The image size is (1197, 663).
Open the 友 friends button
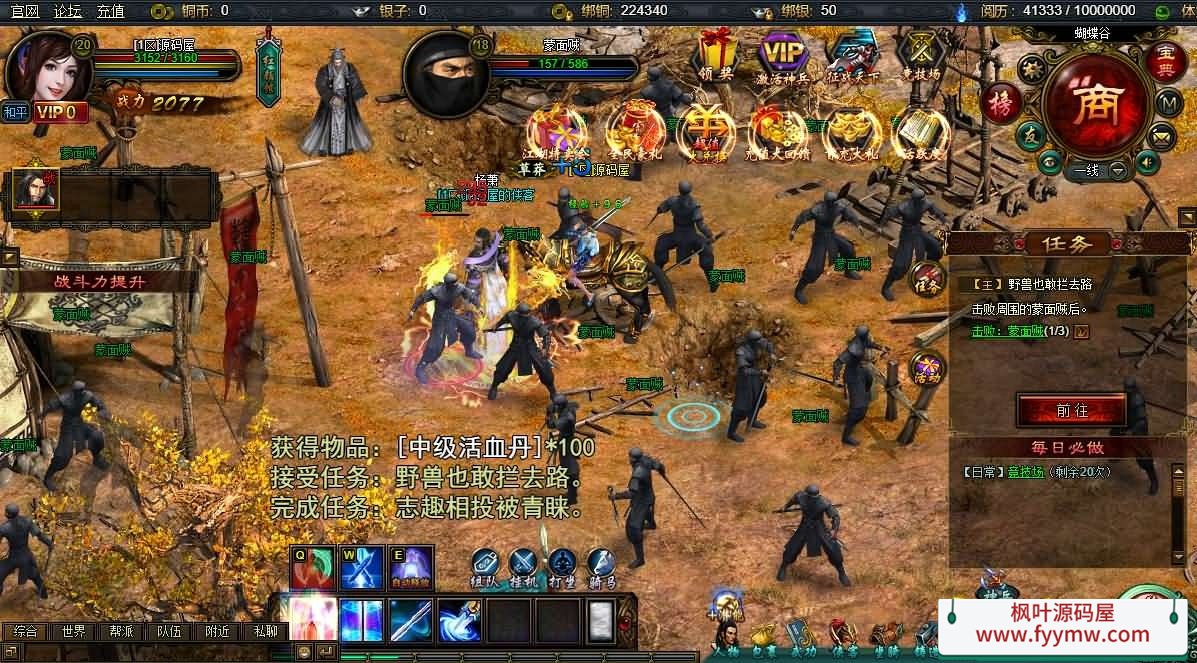(x=1030, y=136)
